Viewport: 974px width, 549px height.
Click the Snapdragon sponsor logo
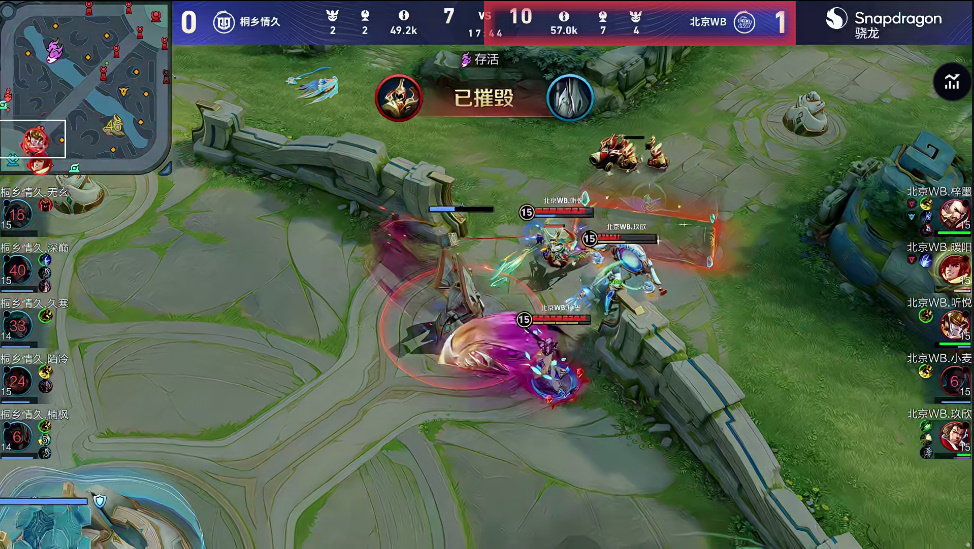pyautogui.click(x=884, y=23)
